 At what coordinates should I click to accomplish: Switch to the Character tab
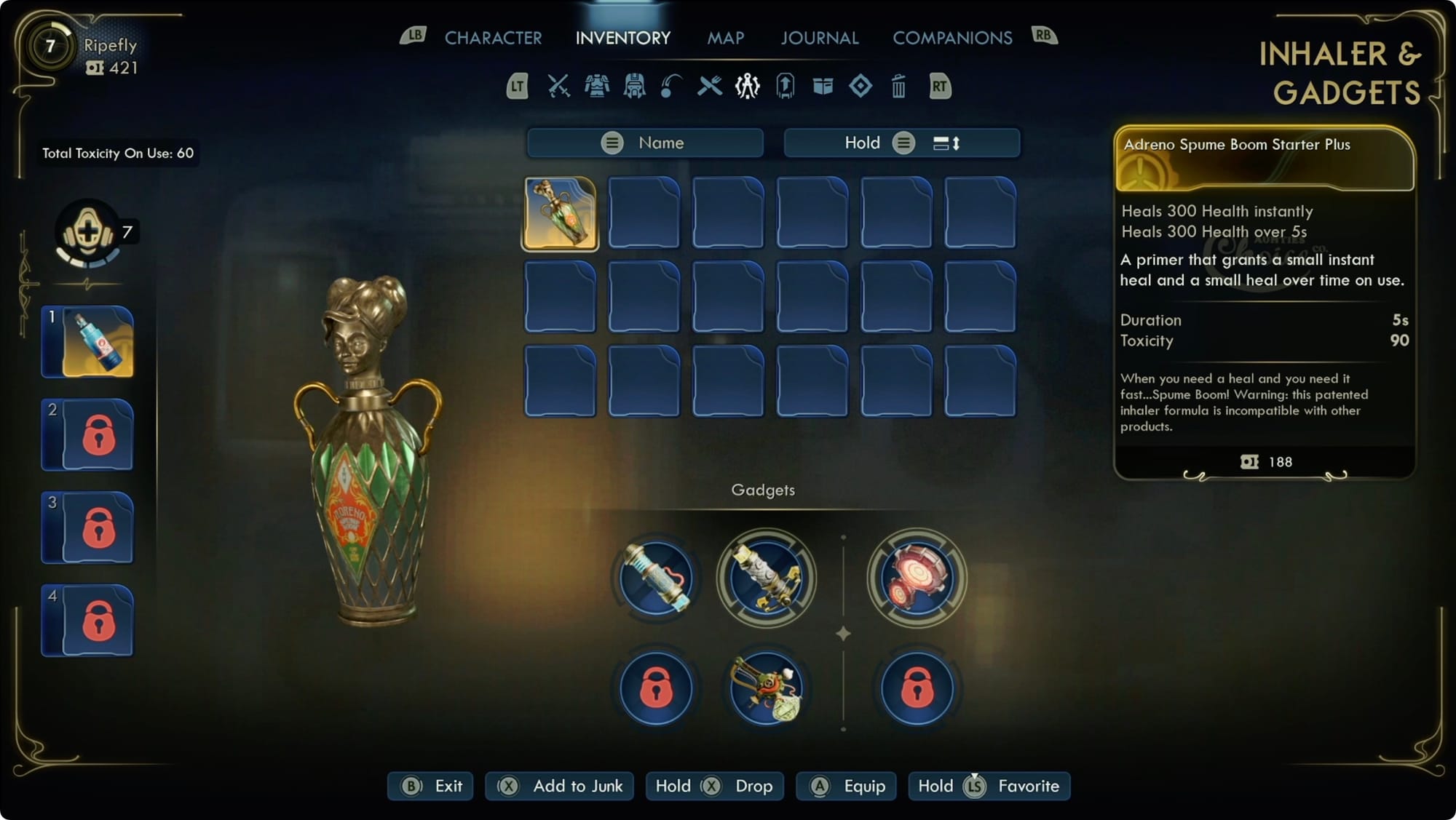pos(494,38)
